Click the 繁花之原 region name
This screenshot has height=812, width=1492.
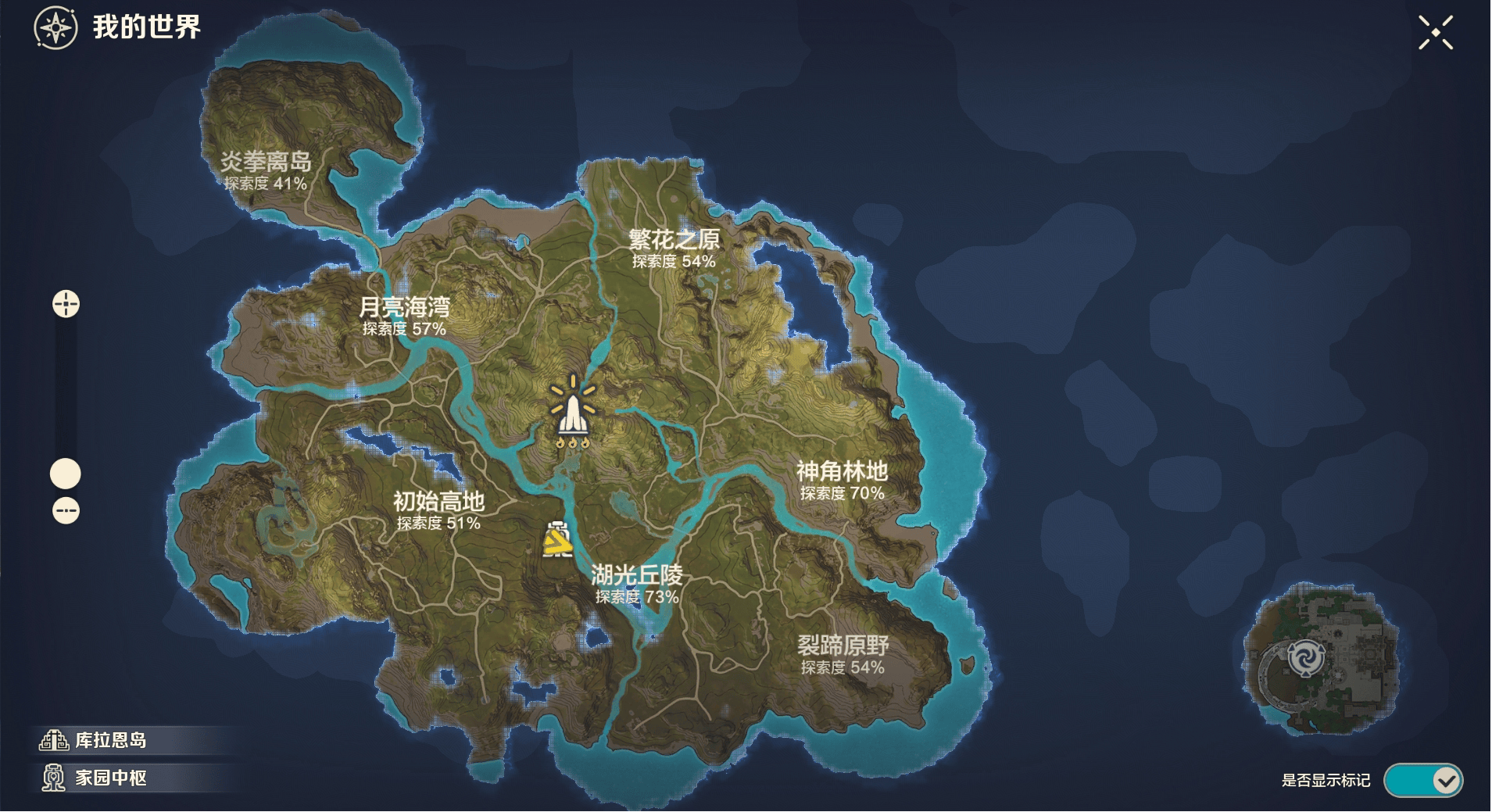click(675, 239)
